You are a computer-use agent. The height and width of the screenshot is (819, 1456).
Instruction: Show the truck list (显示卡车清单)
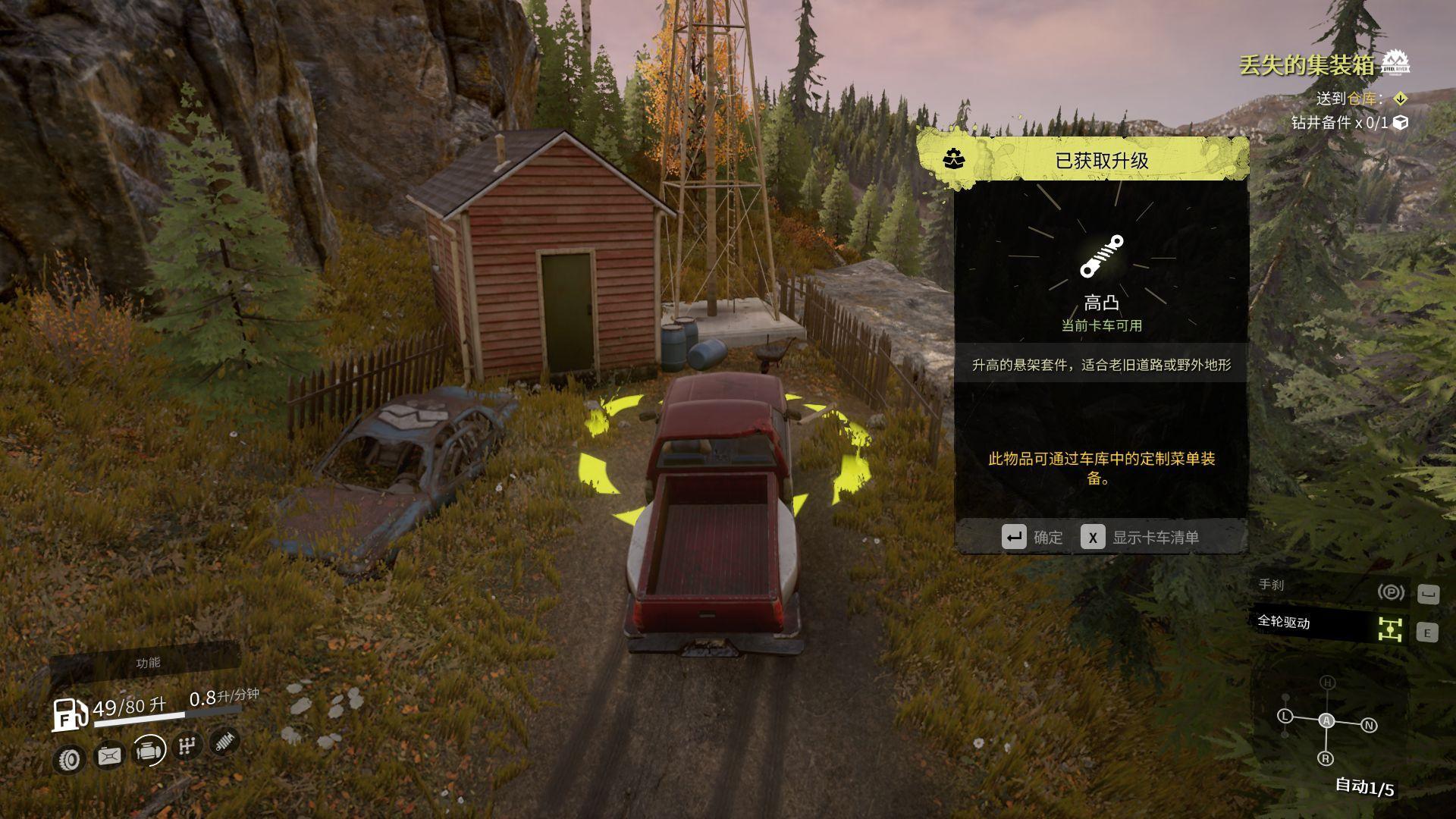[1140, 537]
